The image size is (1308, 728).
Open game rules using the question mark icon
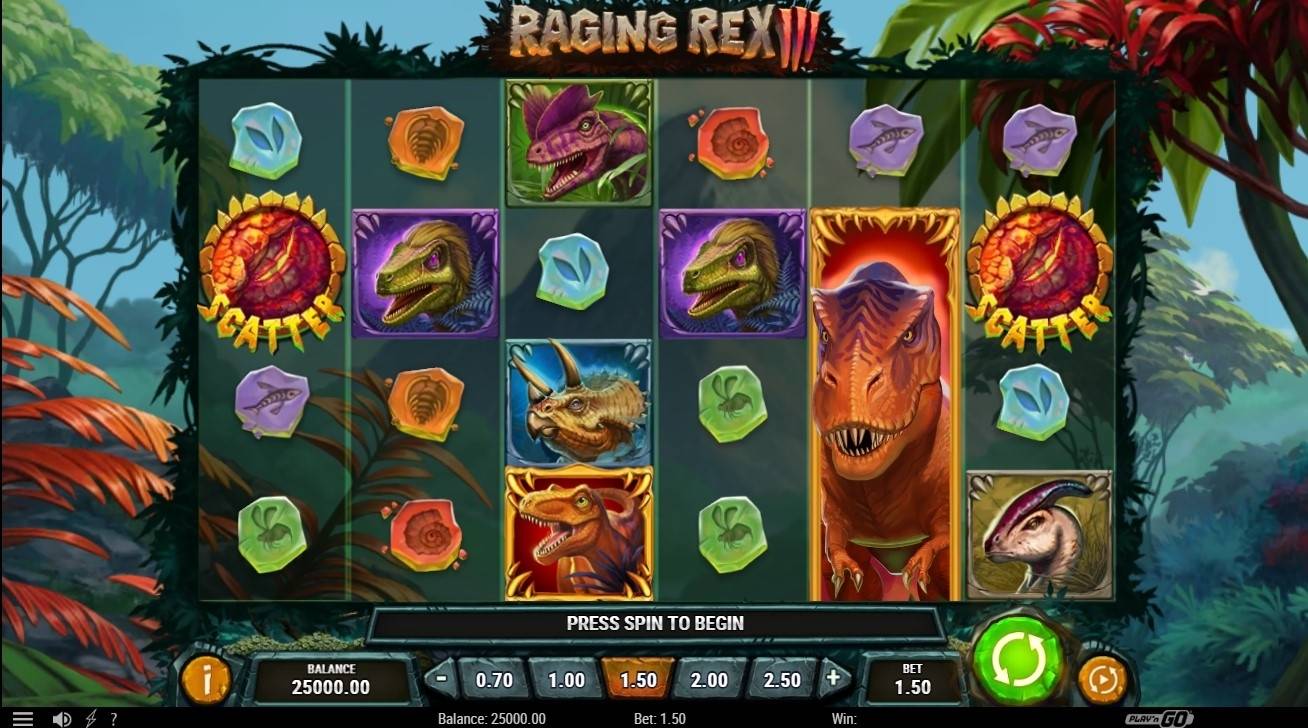113,718
